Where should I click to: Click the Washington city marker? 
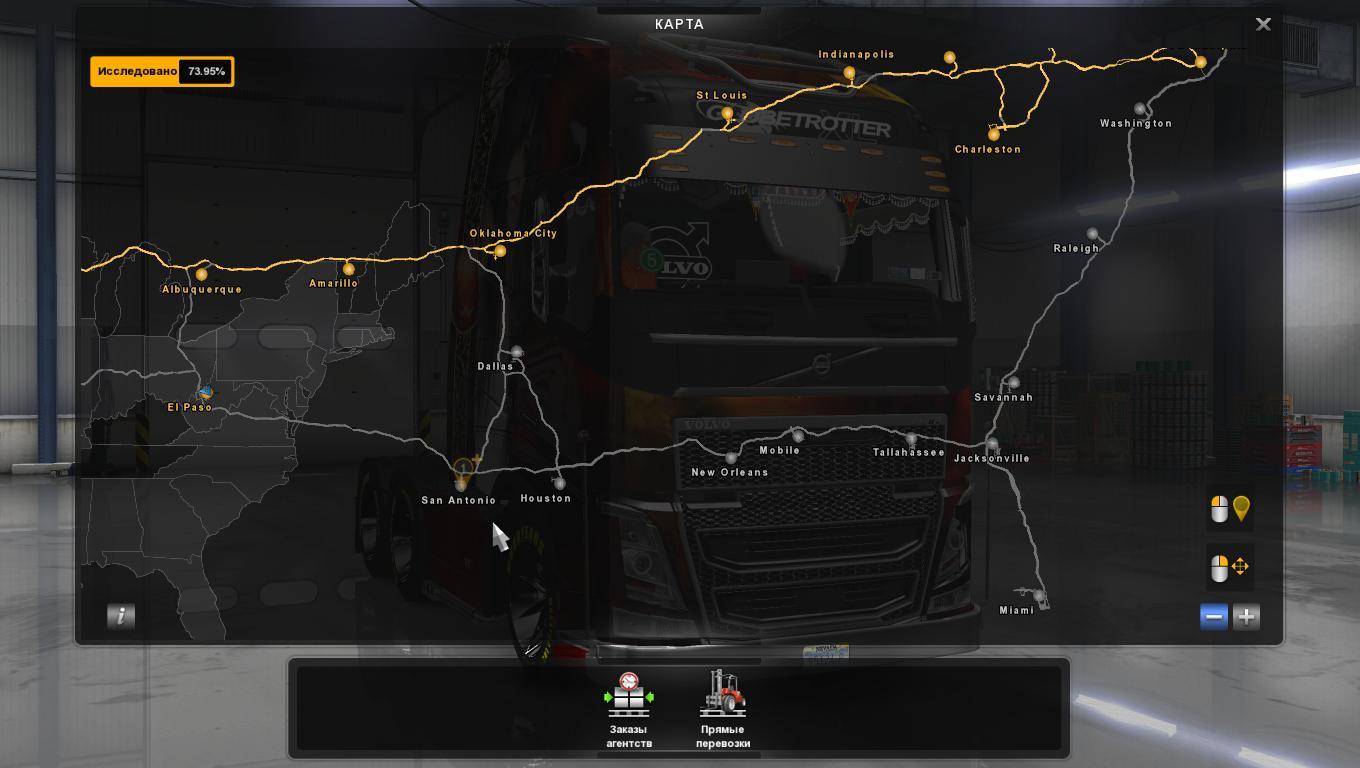(x=1140, y=109)
